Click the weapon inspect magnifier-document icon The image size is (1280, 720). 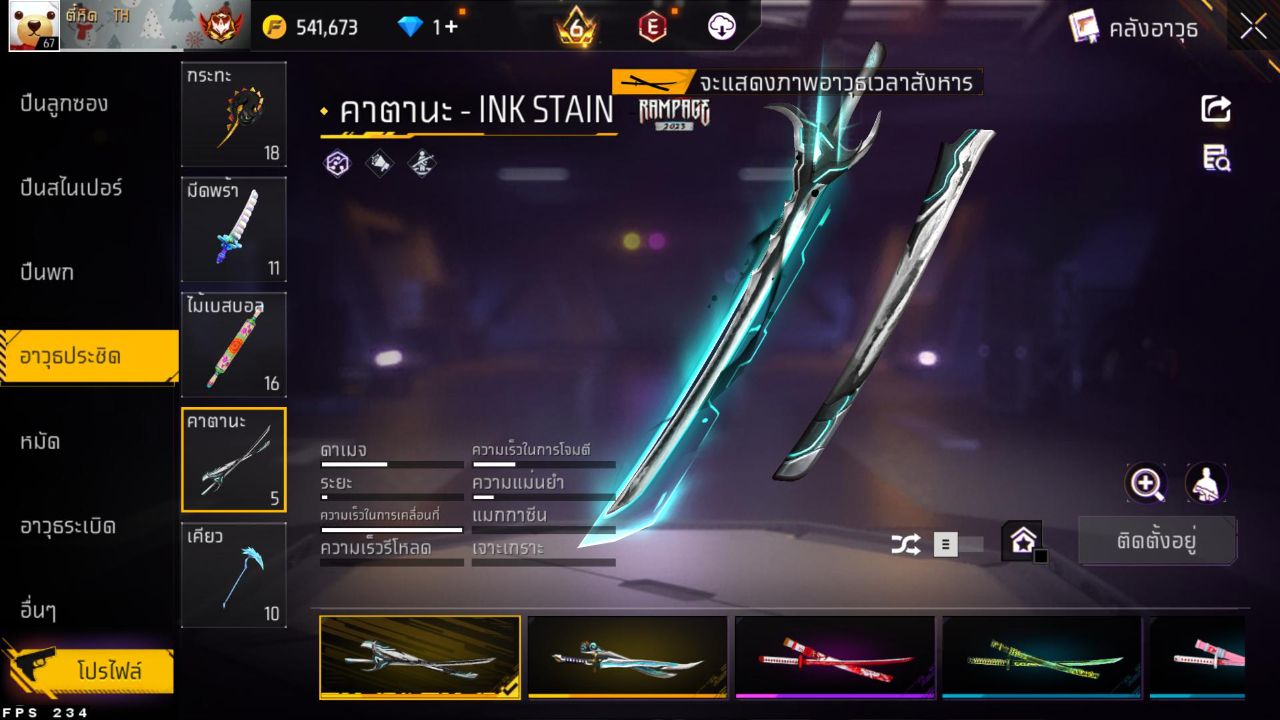click(1216, 159)
